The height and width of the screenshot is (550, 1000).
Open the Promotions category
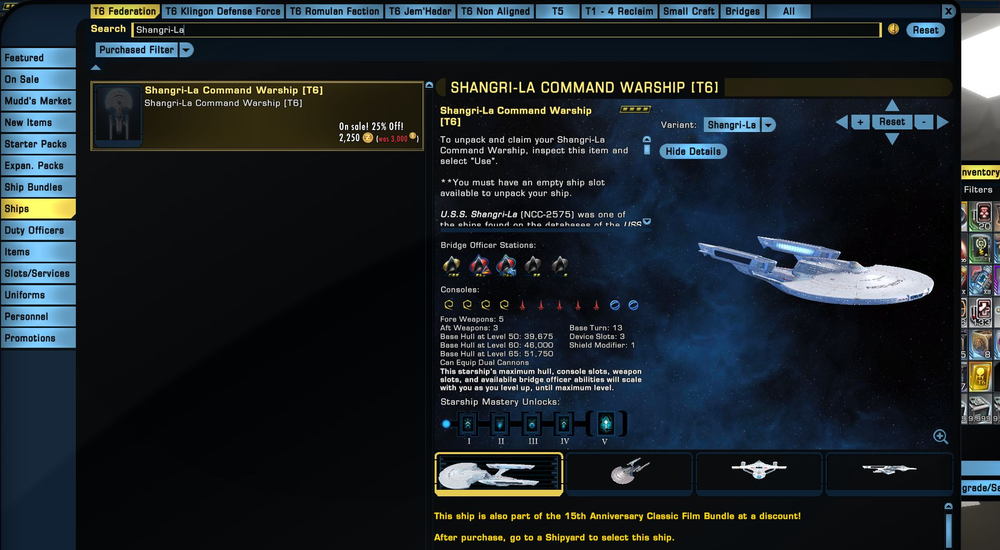pyautogui.click(x=37, y=338)
